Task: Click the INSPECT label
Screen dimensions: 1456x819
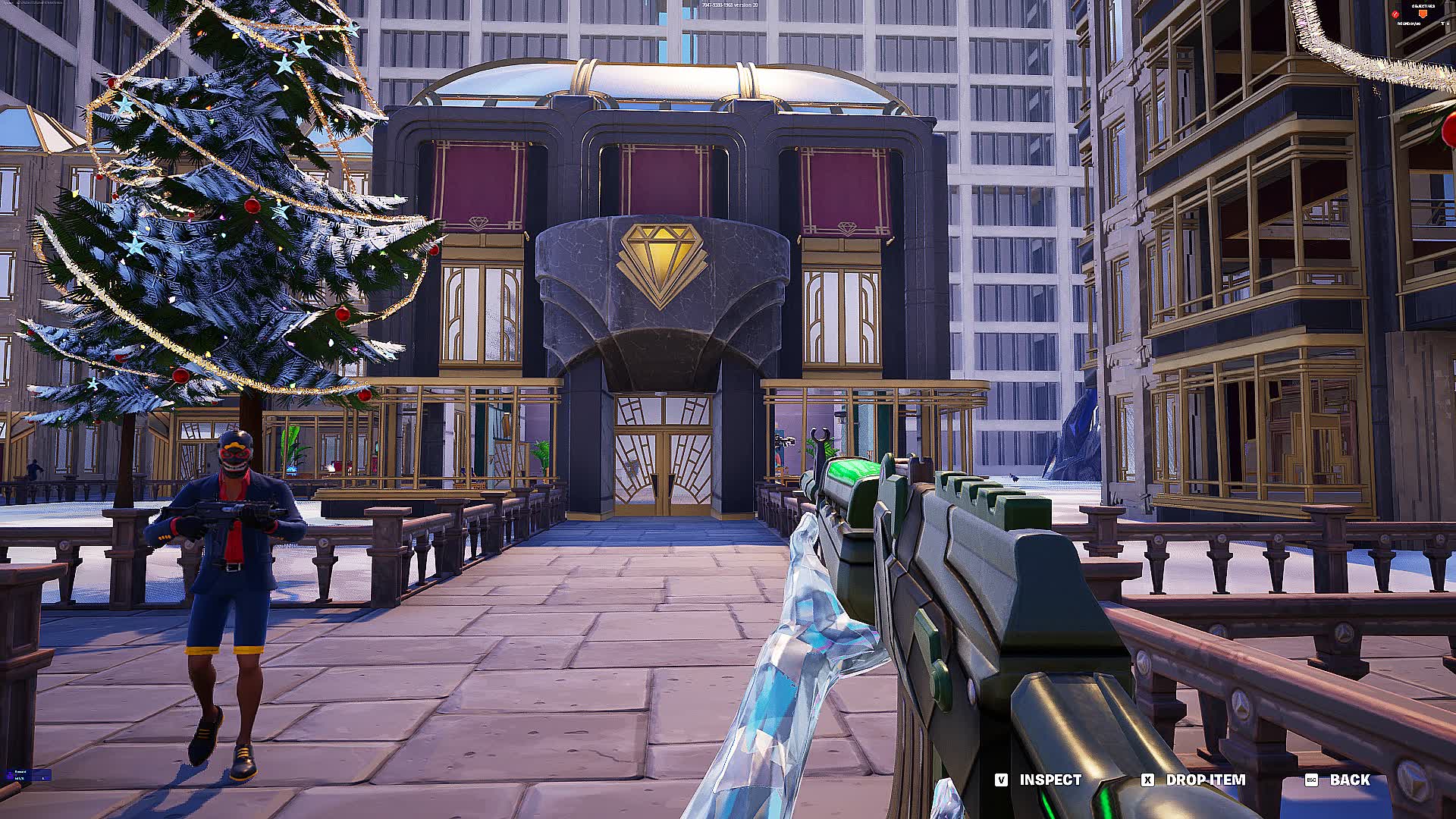Action: [1049, 780]
